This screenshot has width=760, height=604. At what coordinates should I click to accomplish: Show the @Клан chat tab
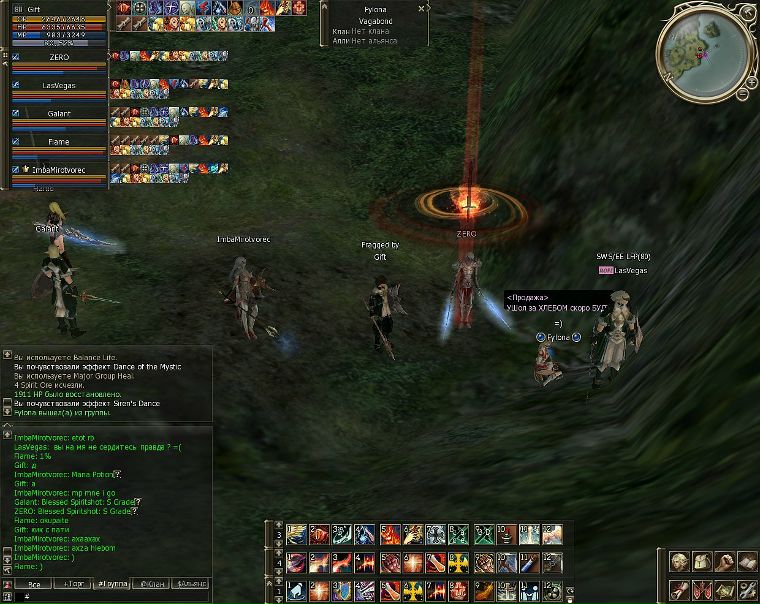[x=154, y=583]
